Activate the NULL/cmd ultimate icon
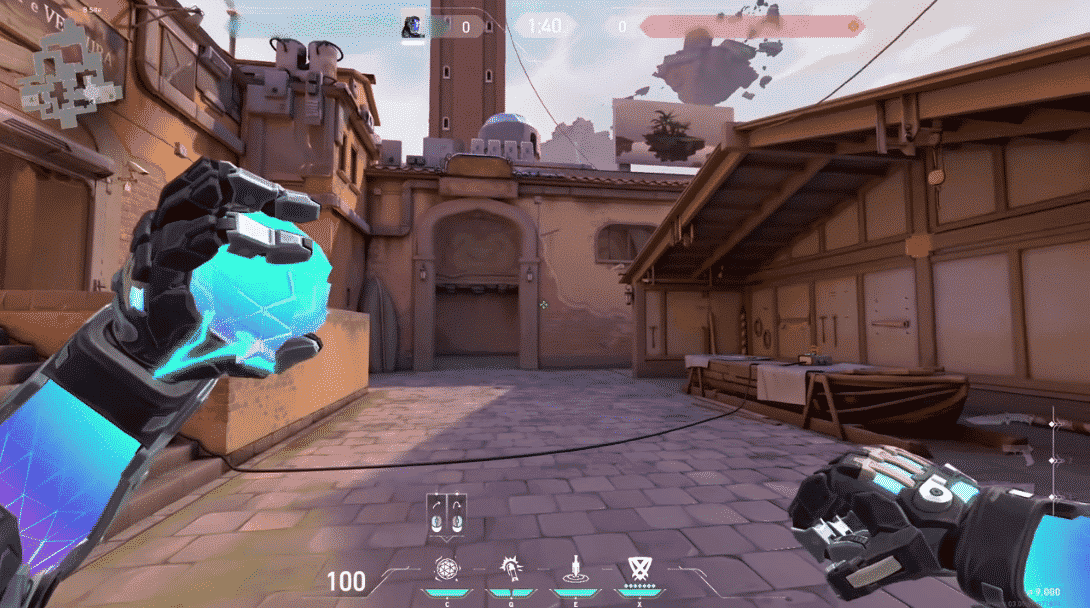Image resolution: width=1090 pixels, height=608 pixels. (638, 570)
